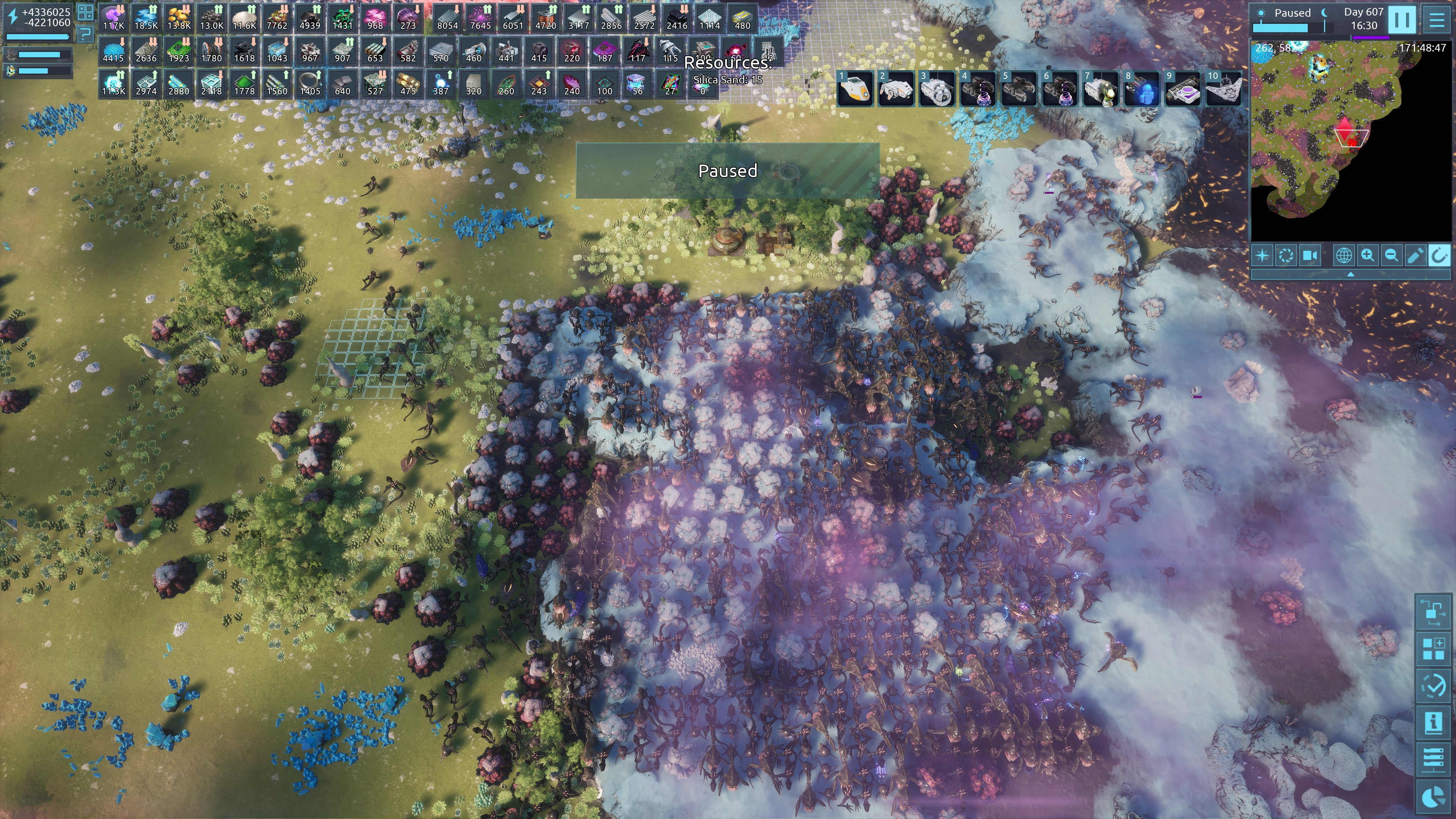Click the resource grid layout toggle button
1456x819 pixels.
click(x=85, y=12)
